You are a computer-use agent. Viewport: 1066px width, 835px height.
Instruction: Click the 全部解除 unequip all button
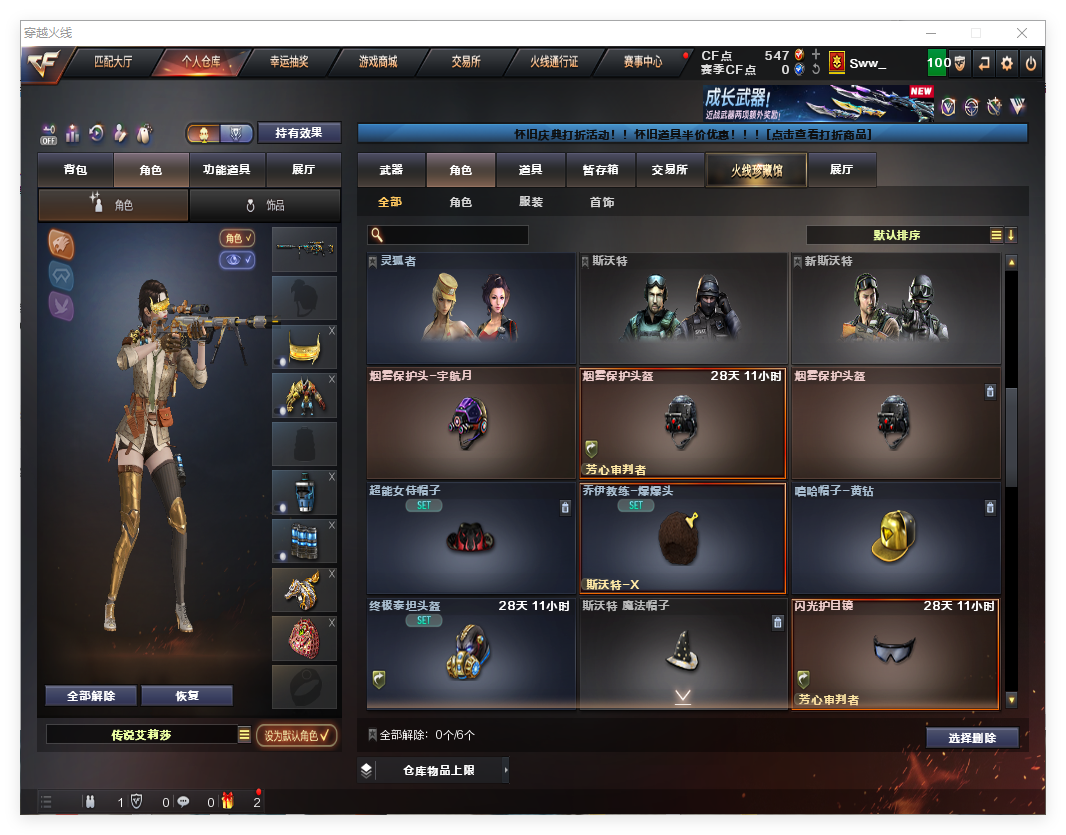click(x=91, y=696)
